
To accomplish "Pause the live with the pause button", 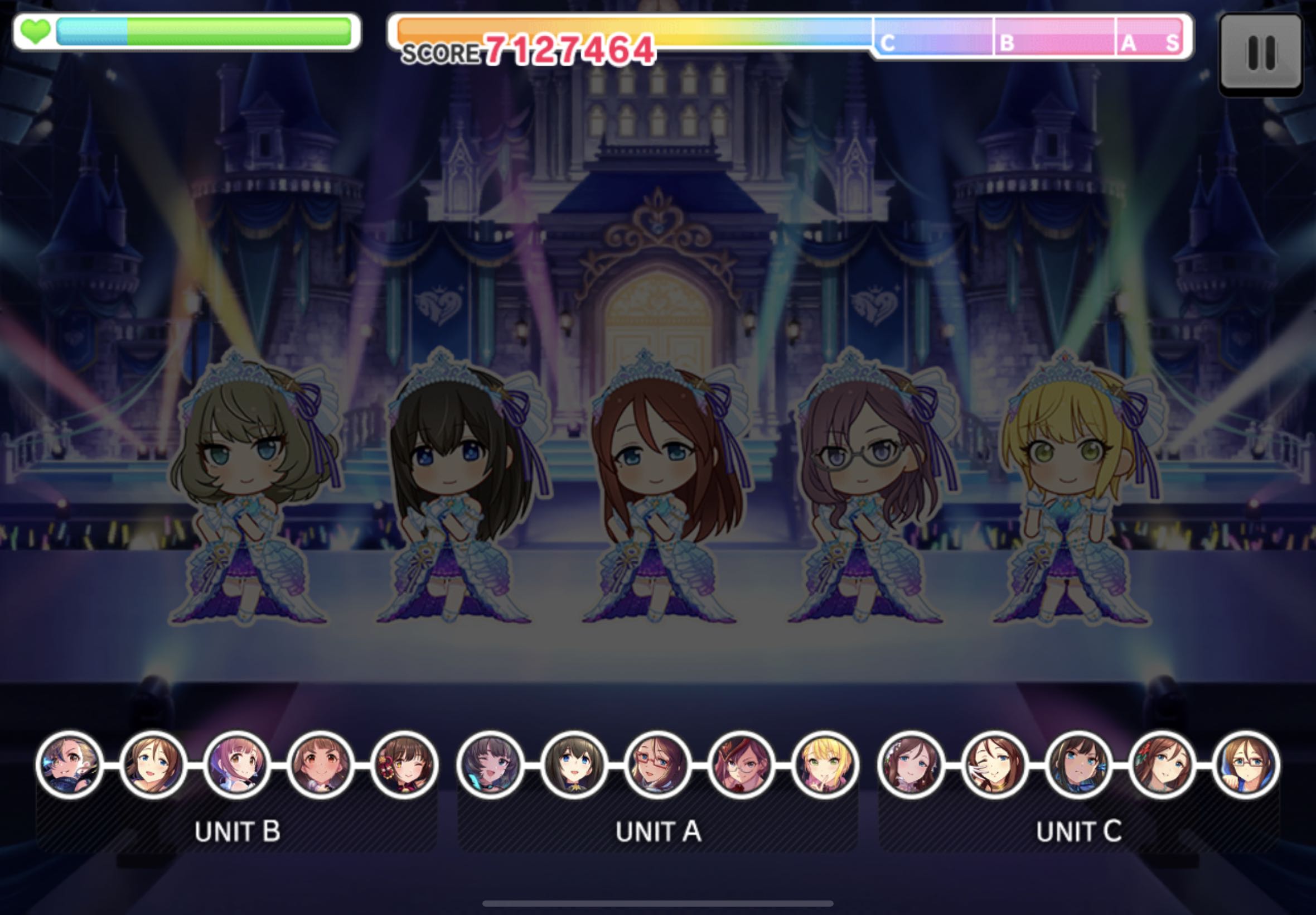I will 1260,54.
